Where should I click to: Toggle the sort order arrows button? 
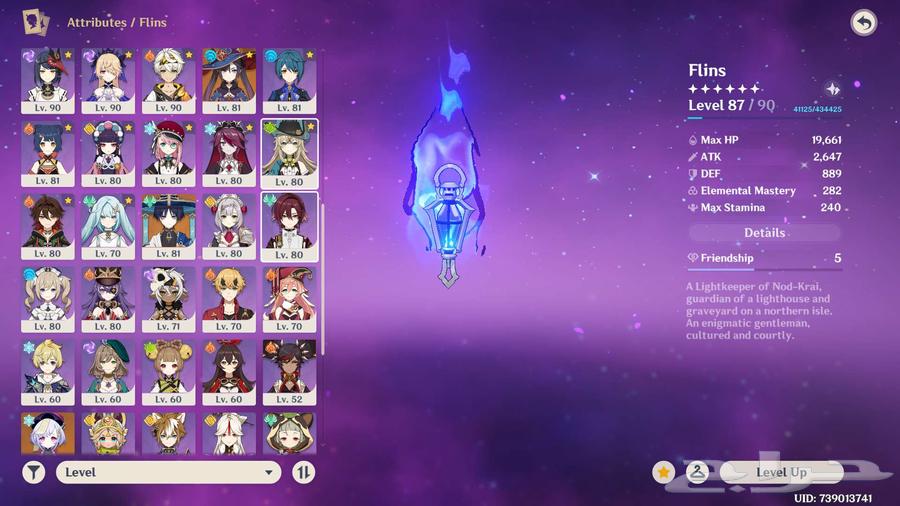point(304,472)
